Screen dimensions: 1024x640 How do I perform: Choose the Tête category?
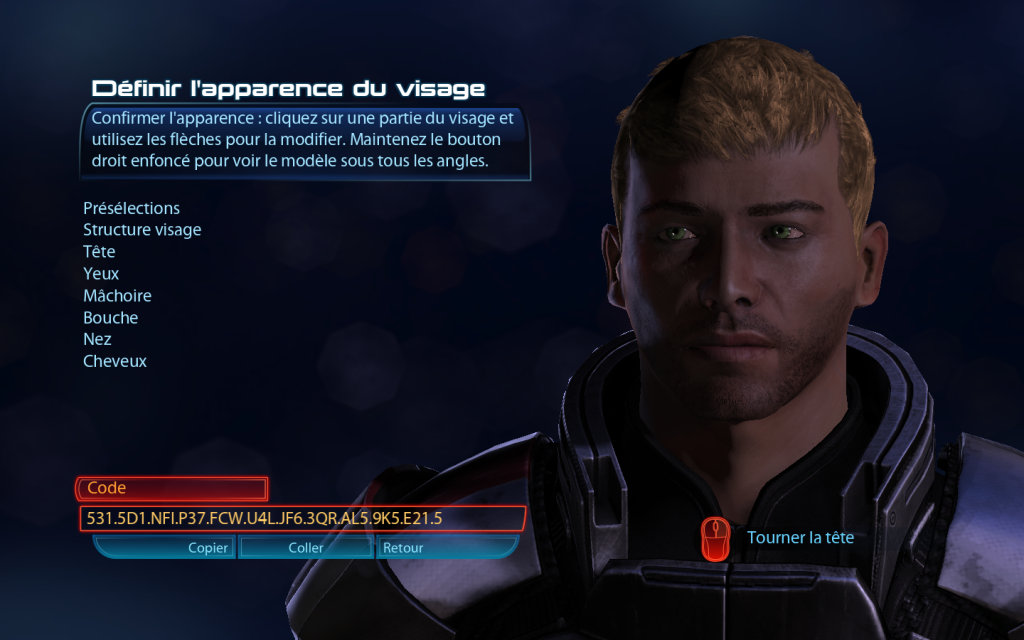(x=99, y=252)
